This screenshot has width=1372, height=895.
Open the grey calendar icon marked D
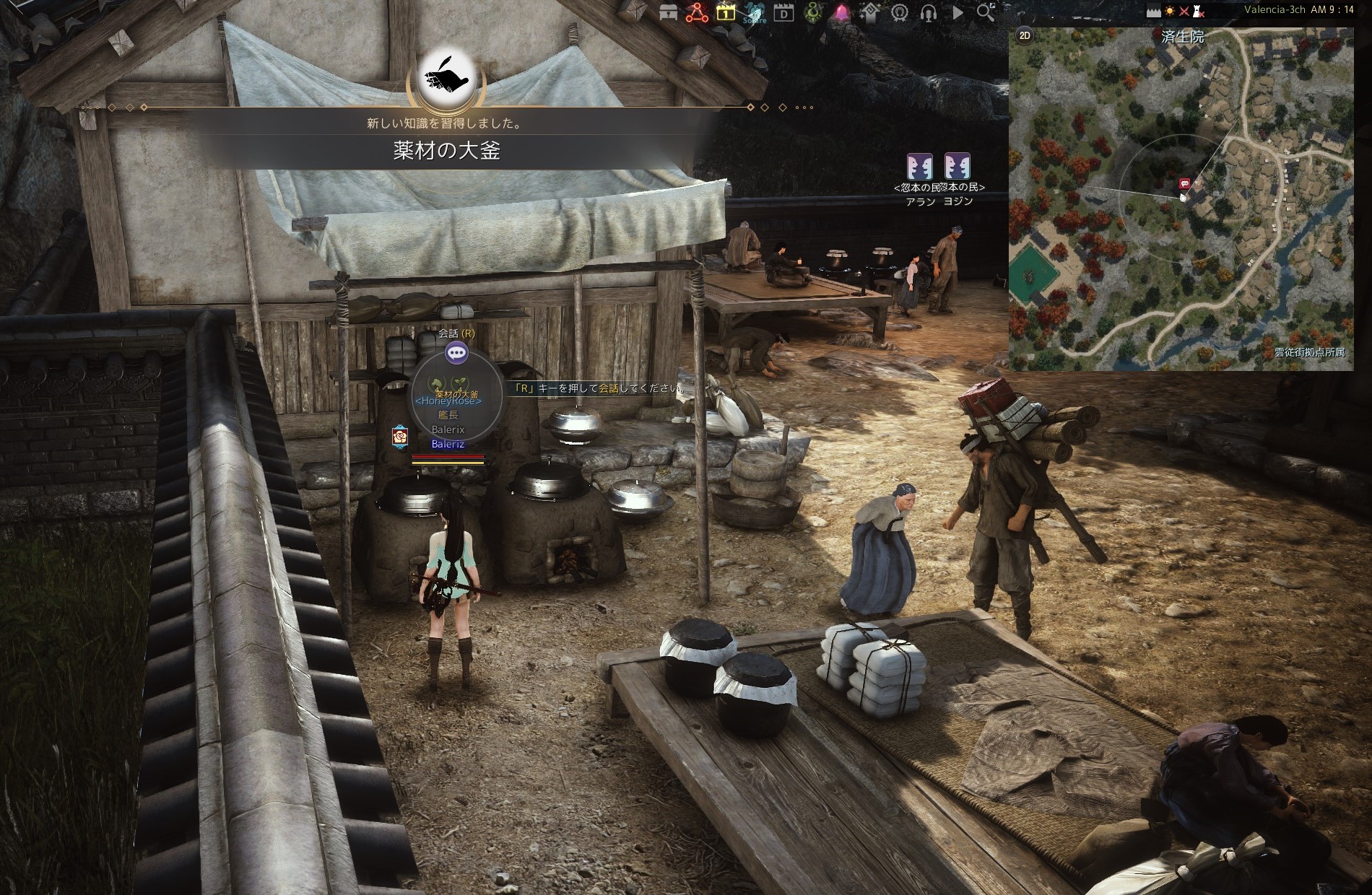(x=783, y=13)
